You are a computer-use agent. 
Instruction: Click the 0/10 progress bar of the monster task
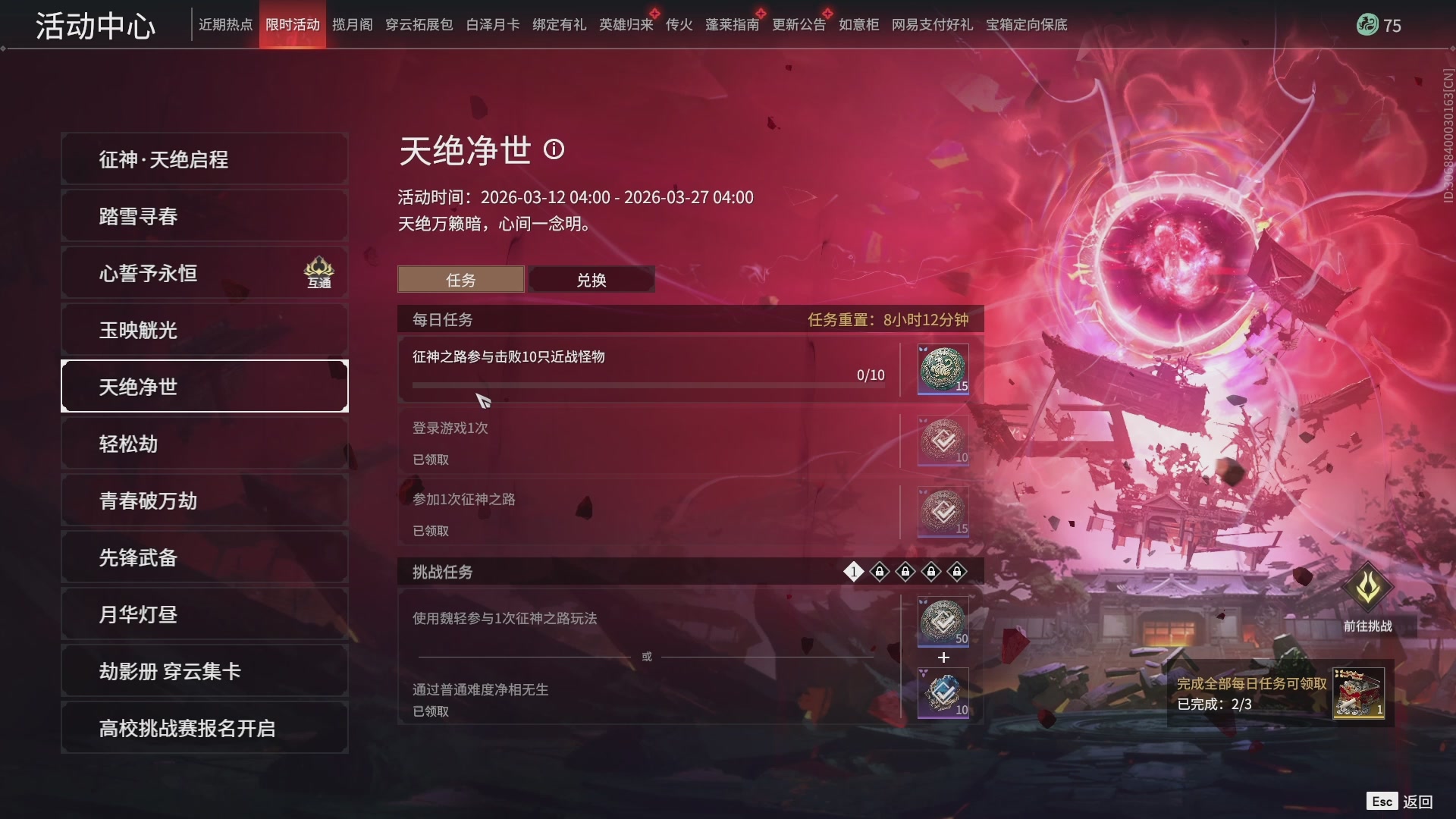click(648, 384)
